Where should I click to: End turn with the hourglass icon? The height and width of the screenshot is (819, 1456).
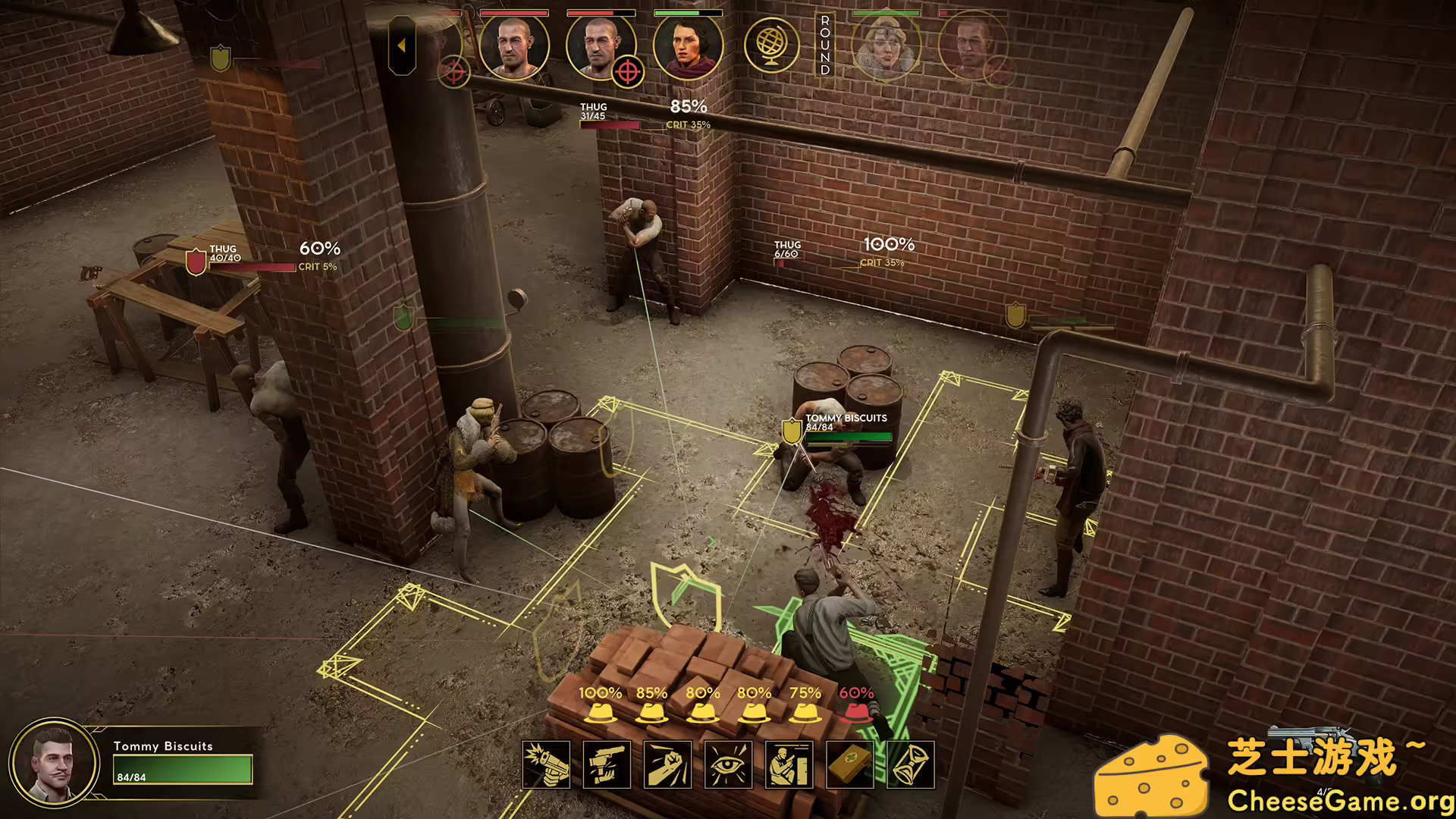tap(910, 764)
